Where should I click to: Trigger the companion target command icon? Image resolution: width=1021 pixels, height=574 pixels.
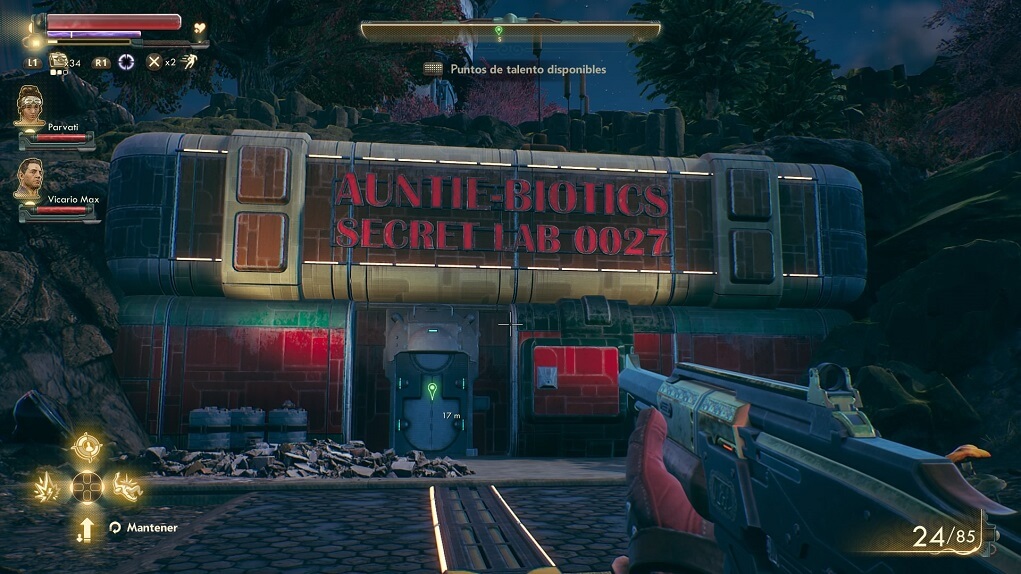click(87, 448)
